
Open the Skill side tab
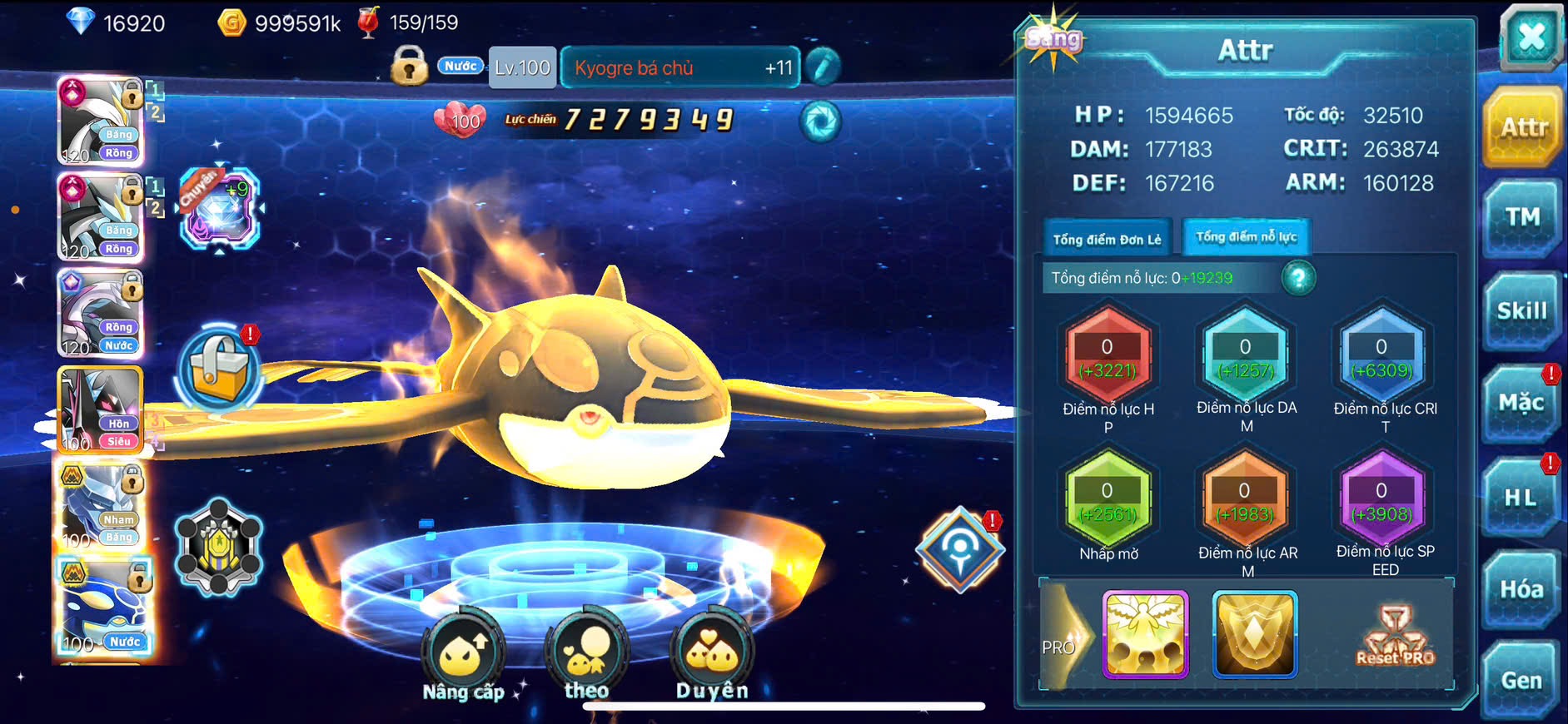(1521, 311)
